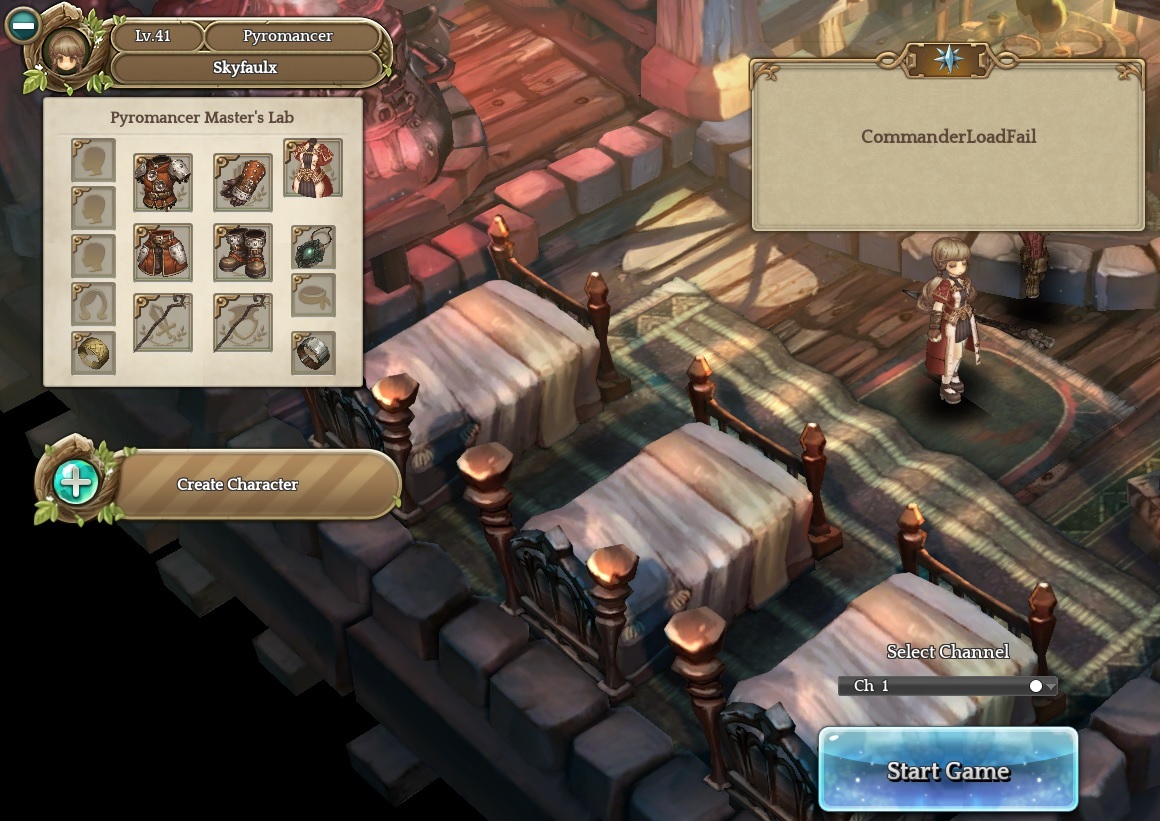Select the red costume outfit slot
This screenshot has width=1160, height=821.
(x=312, y=168)
